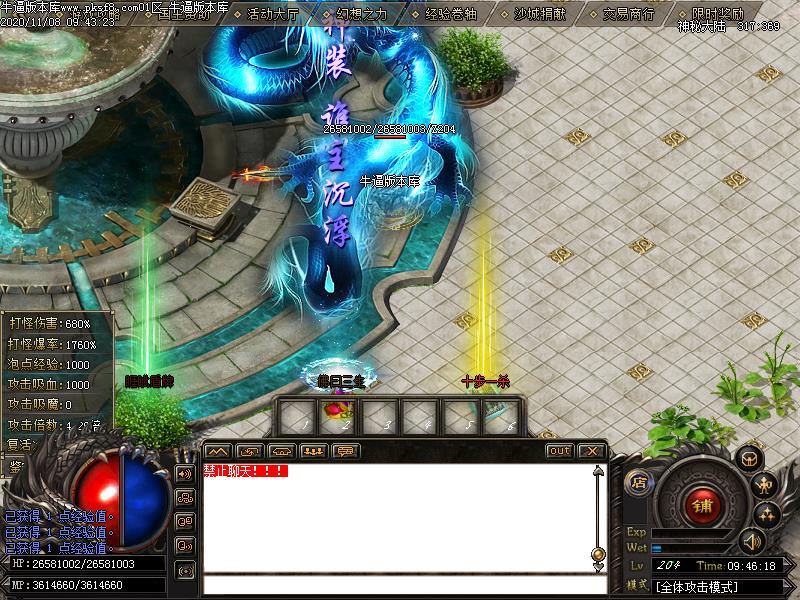Image resolution: width=800 pixels, height=600 pixels.
Task: Open the 交易商行 trading house
Action: point(628,14)
